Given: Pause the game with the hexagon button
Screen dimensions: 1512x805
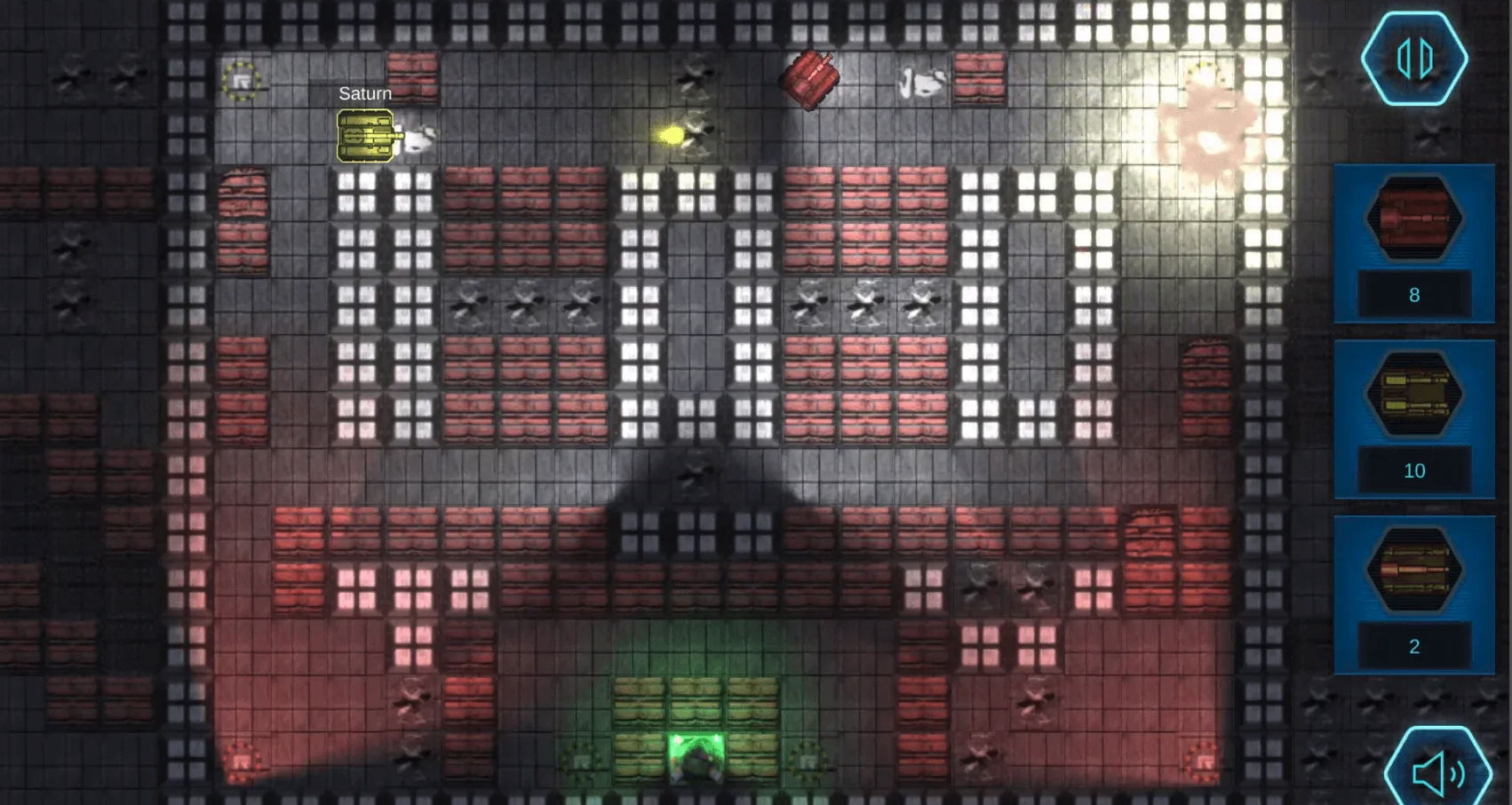Looking at the screenshot, I should (1413, 59).
